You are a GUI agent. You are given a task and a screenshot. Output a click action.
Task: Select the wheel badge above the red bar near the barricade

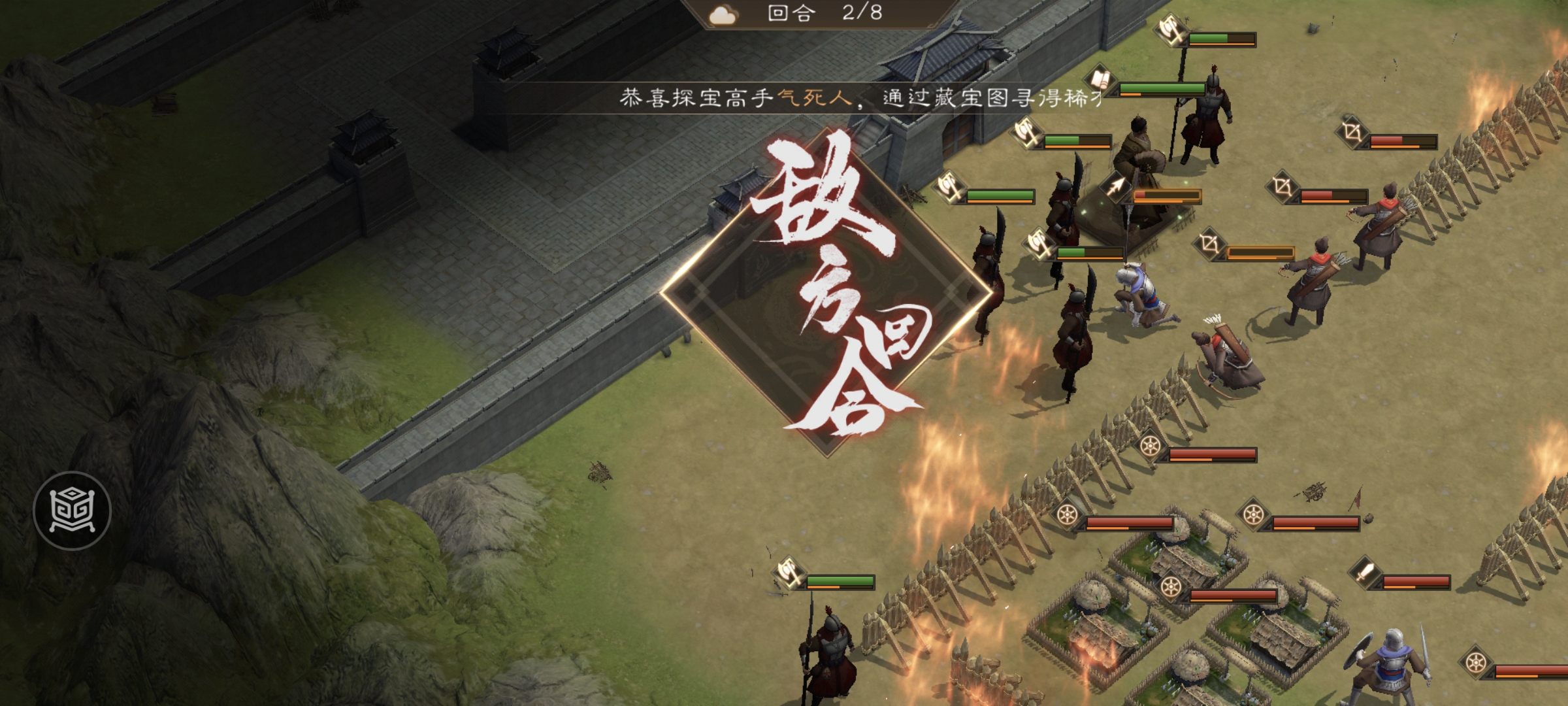(x=1150, y=447)
